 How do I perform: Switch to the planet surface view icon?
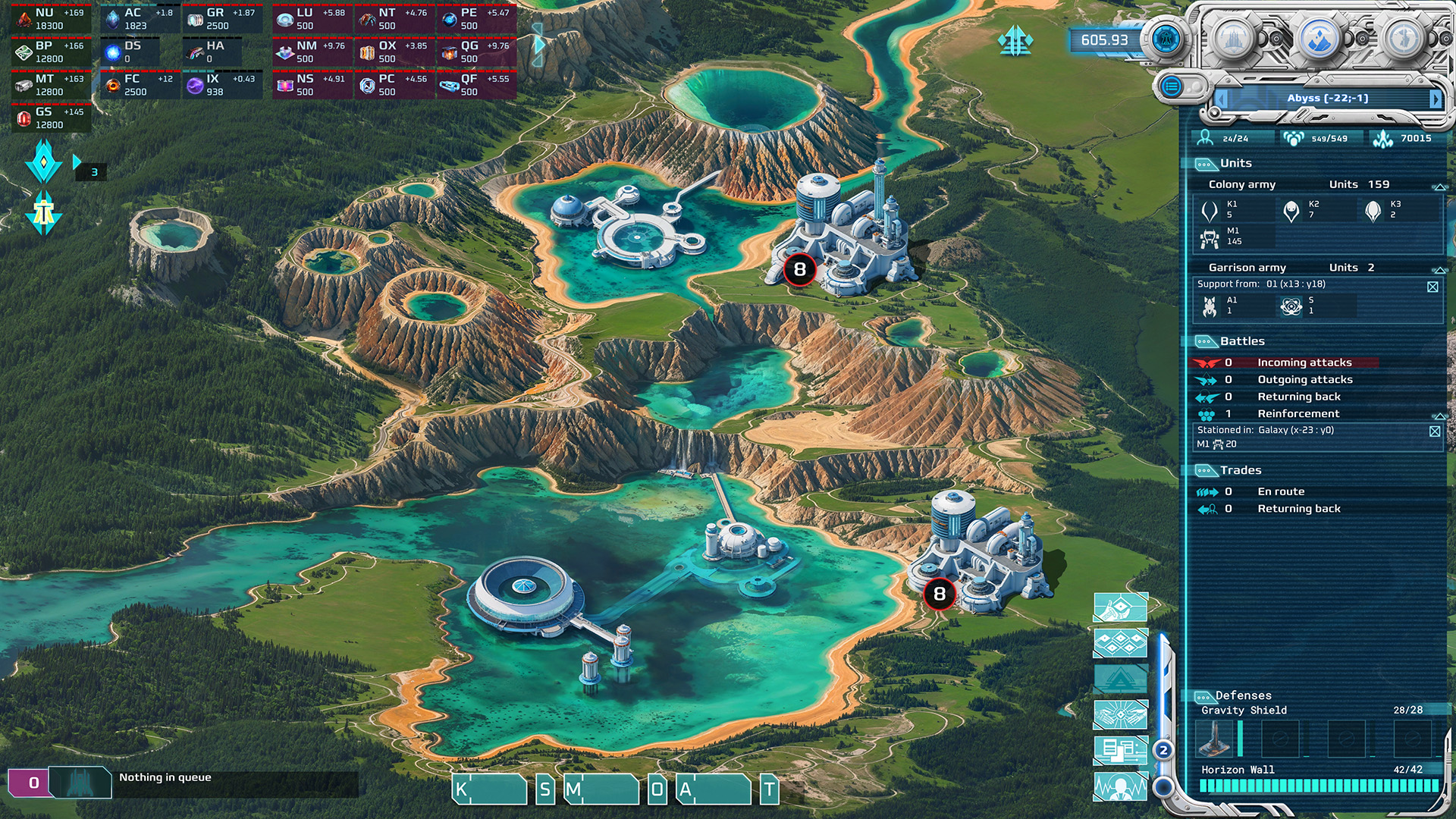(1320, 39)
